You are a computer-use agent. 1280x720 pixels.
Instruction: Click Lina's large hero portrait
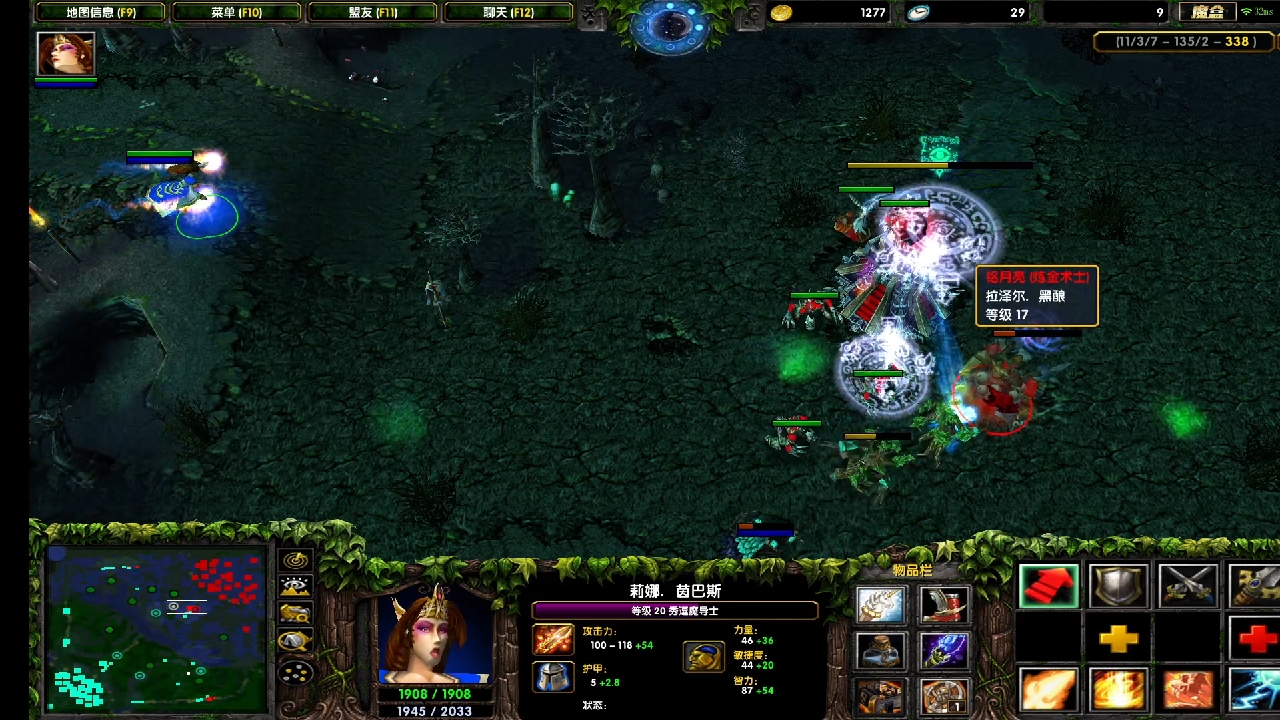pyautogui.click(x=435, y=637)
